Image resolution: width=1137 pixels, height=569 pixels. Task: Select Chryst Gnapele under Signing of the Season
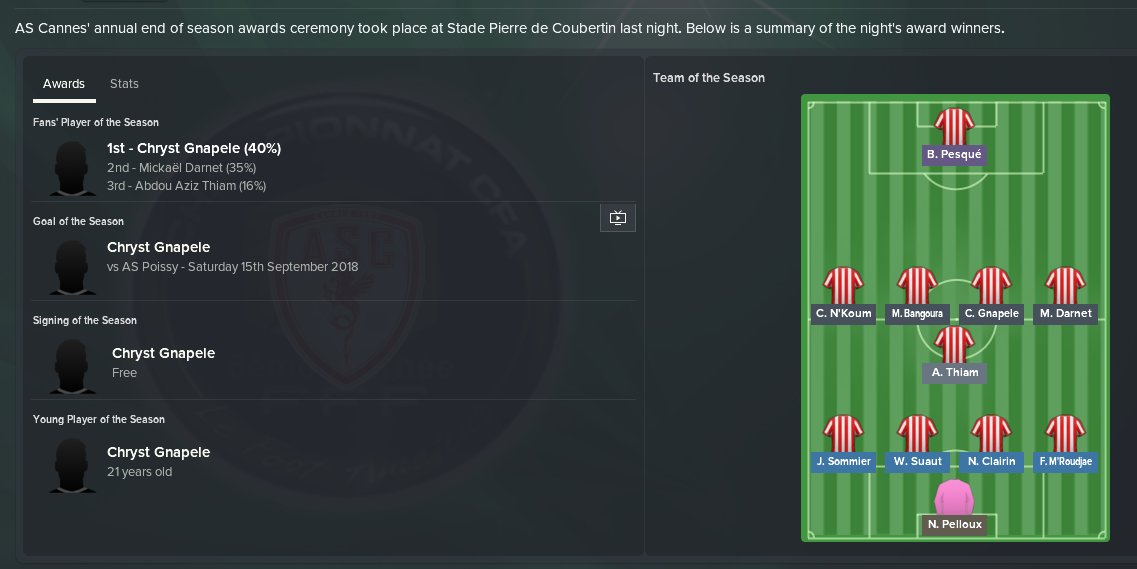click(x=163, y=353)
